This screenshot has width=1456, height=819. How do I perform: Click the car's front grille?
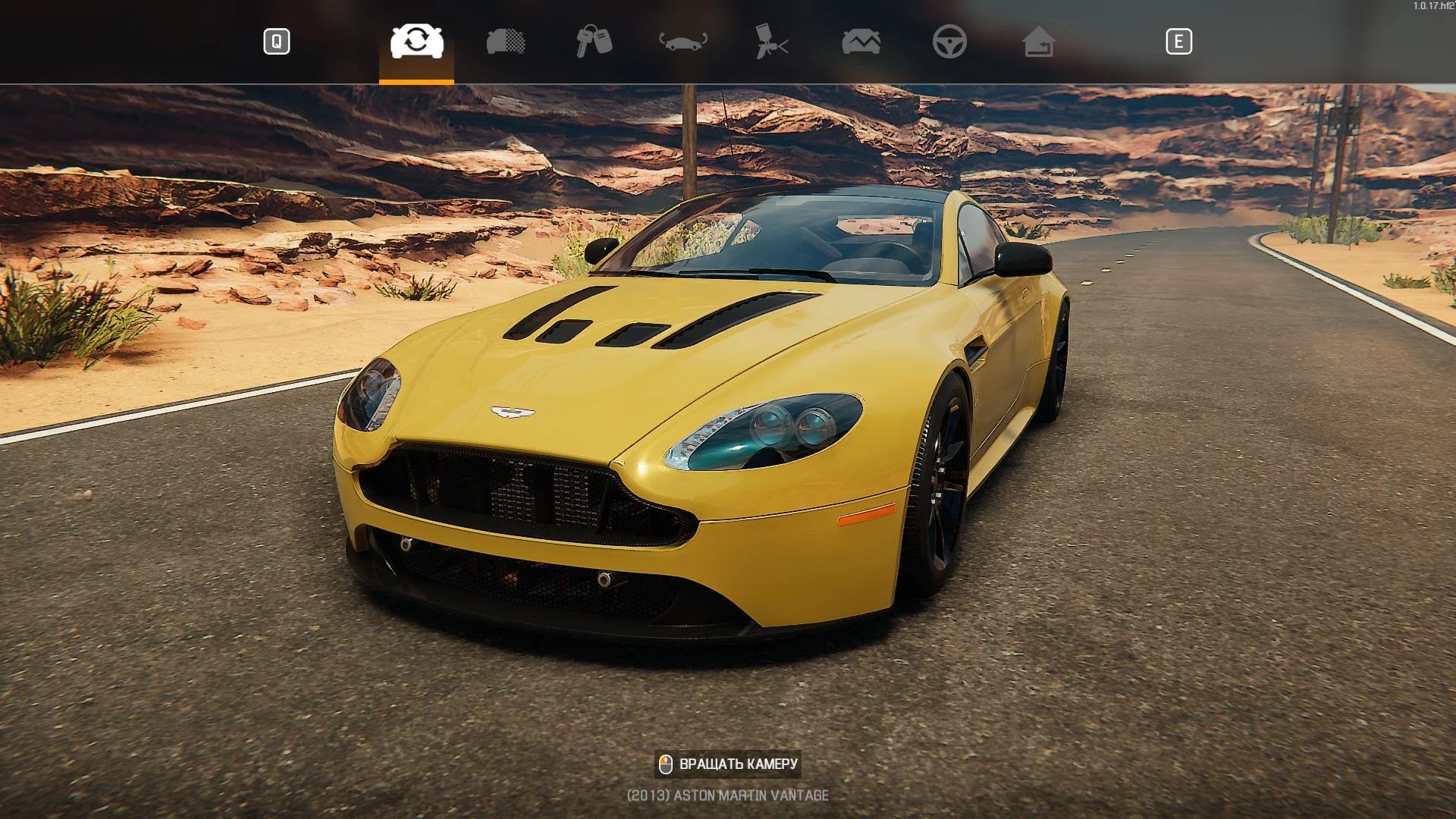pyautogui.click(x=523, y=500)
